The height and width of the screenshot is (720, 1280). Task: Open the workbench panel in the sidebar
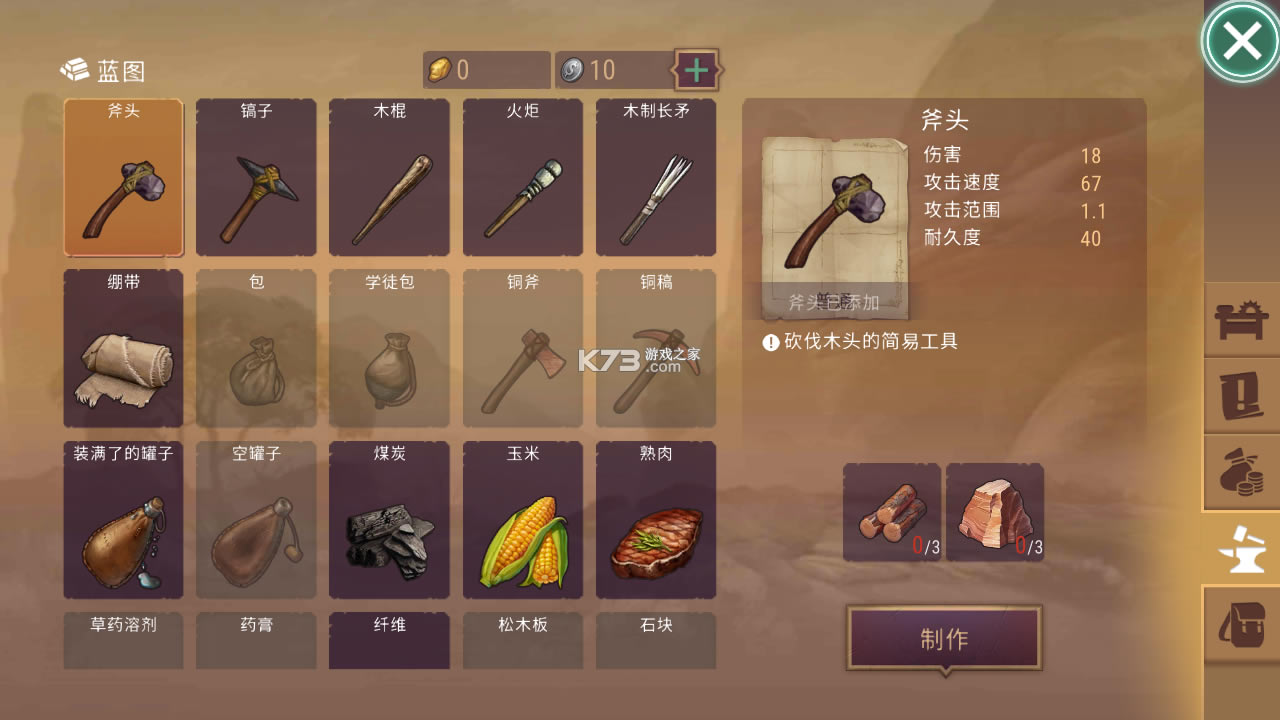point(1241,320)
